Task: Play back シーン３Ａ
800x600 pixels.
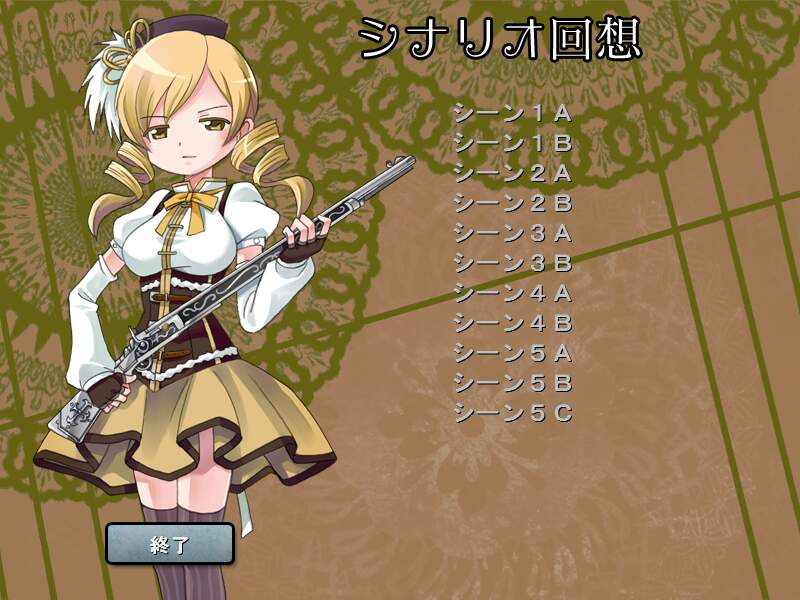Action: pyautogui.click(x=512, y=233)
